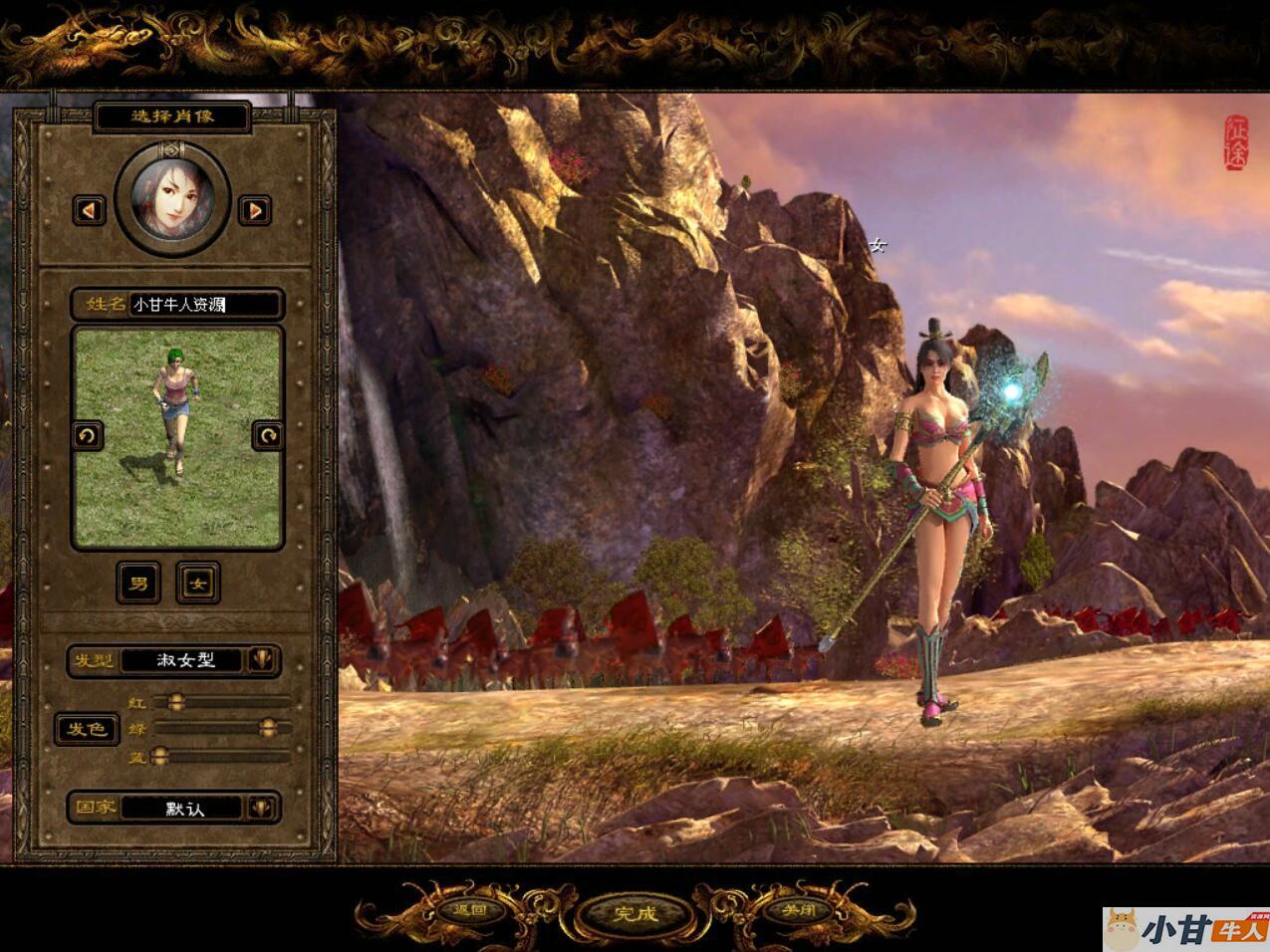The width and height of the screenshot is (1270, 952).
Task: Adjust the red 红 hair color slider
Action: coord(176,702)
